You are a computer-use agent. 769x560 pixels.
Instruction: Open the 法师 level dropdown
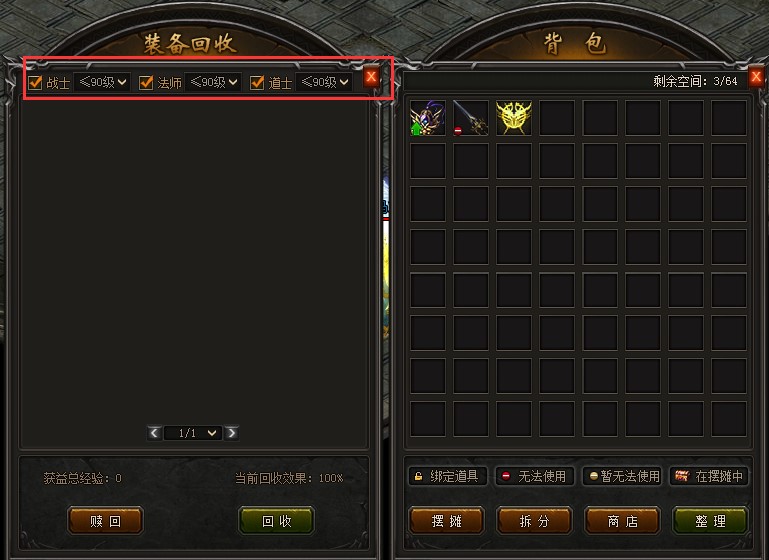tap(214, 83)
